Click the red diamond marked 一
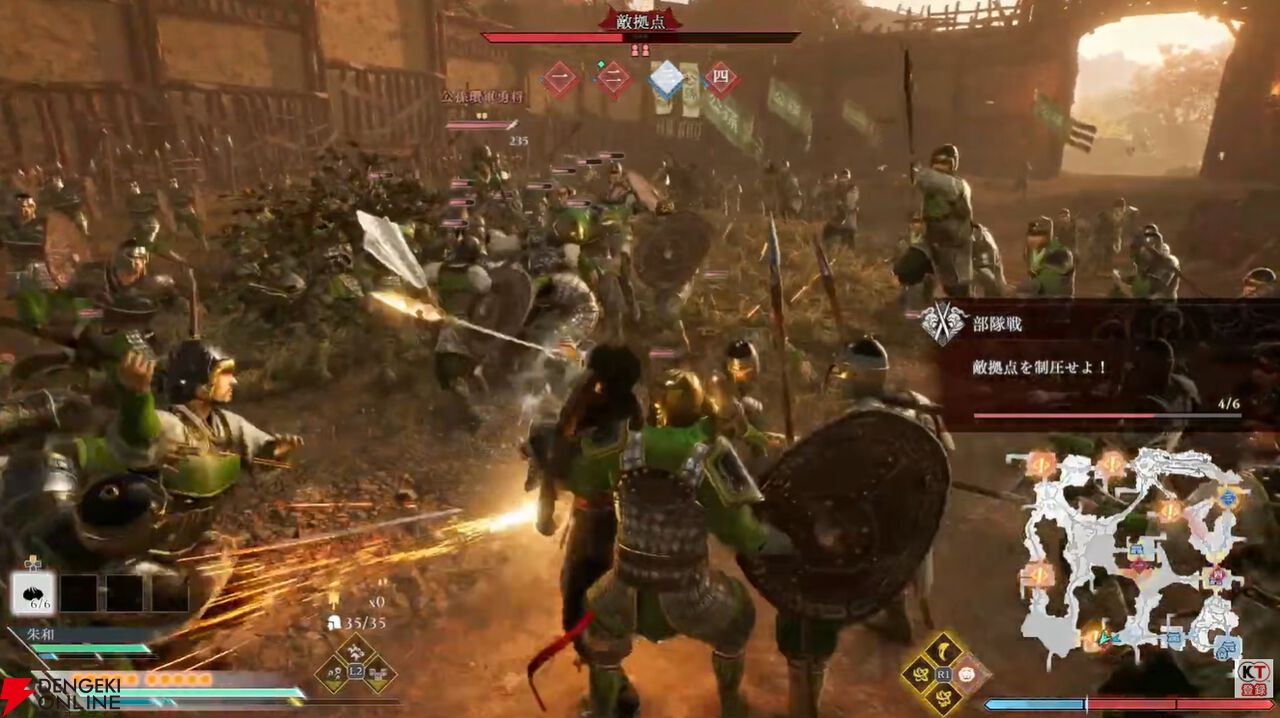The image size is (1280, 718). [x=560, y=79]
